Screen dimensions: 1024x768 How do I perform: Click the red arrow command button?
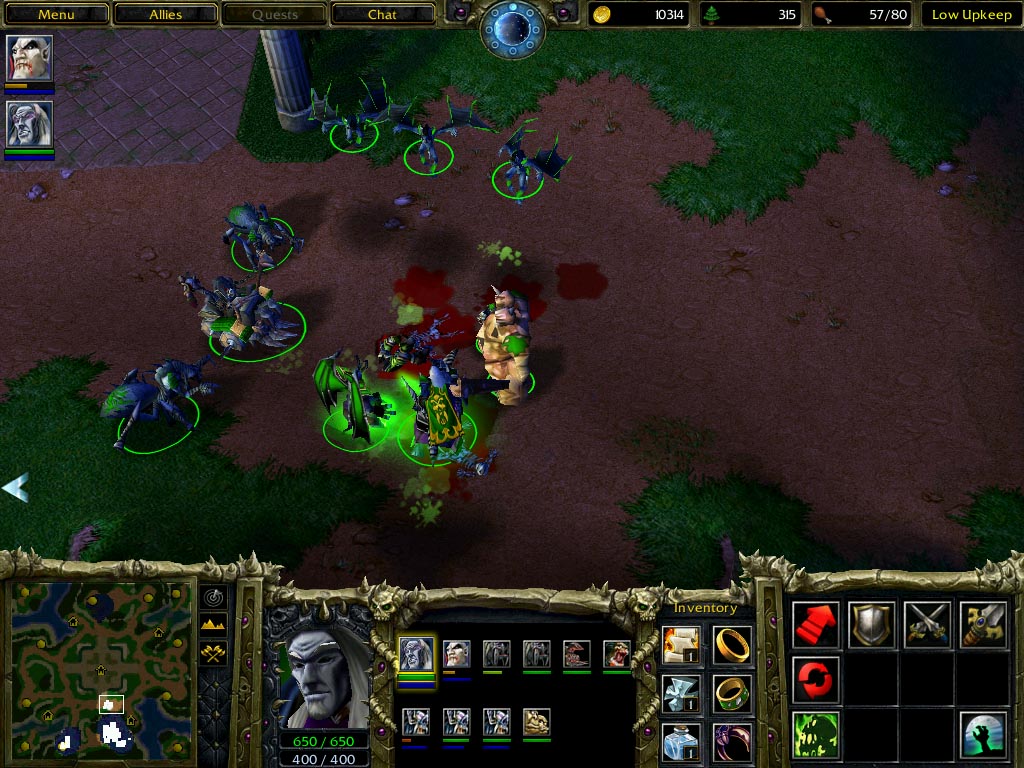tap(816, 624)
